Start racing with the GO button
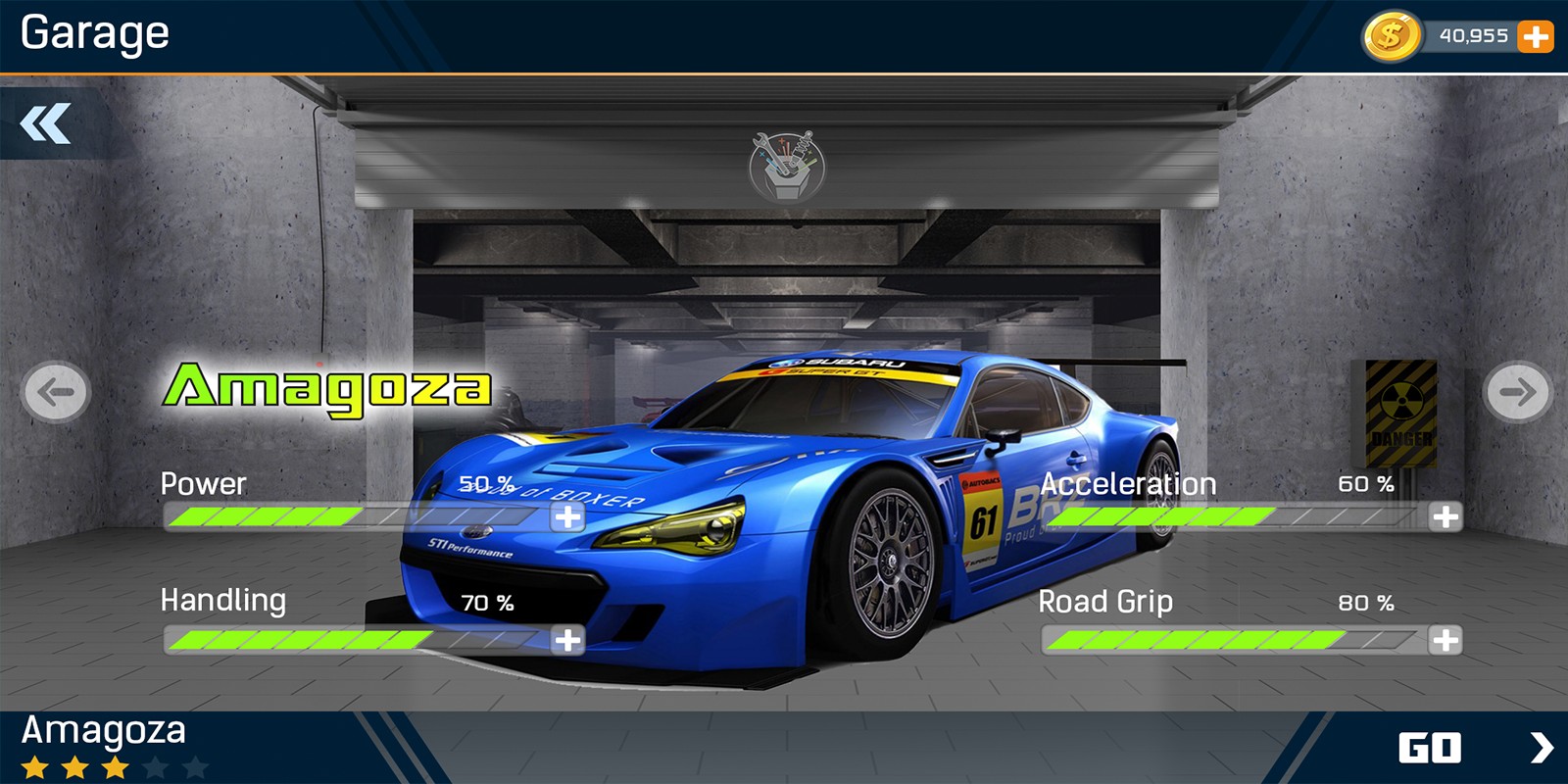 click(1470, 748)
